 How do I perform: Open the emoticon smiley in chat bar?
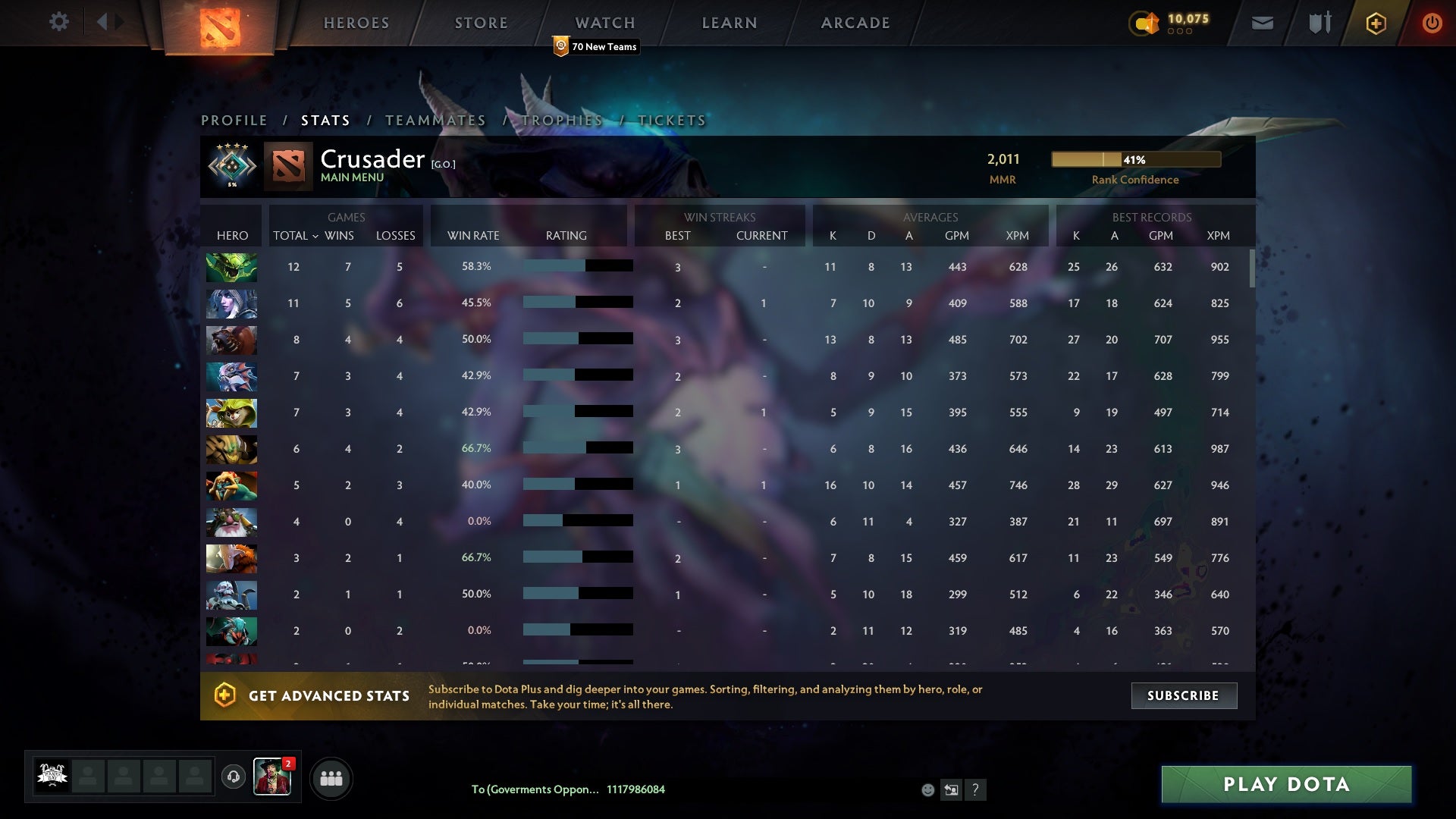click(927, 789)
